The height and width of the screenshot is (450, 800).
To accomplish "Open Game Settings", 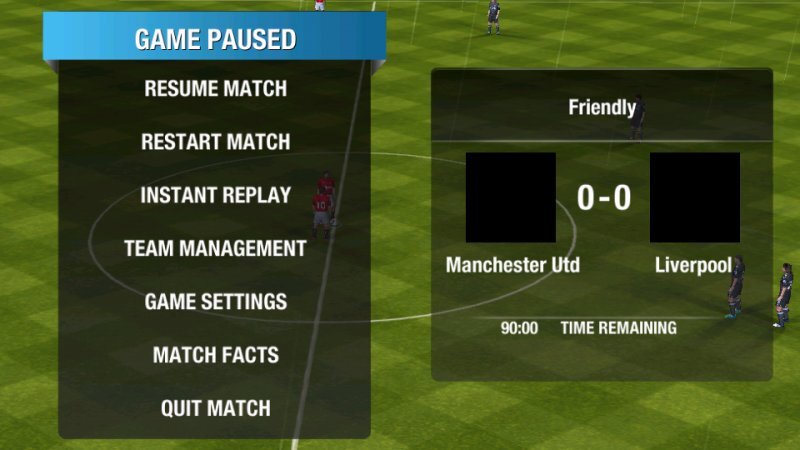I will pyautogui.click(x=215, y=302).
